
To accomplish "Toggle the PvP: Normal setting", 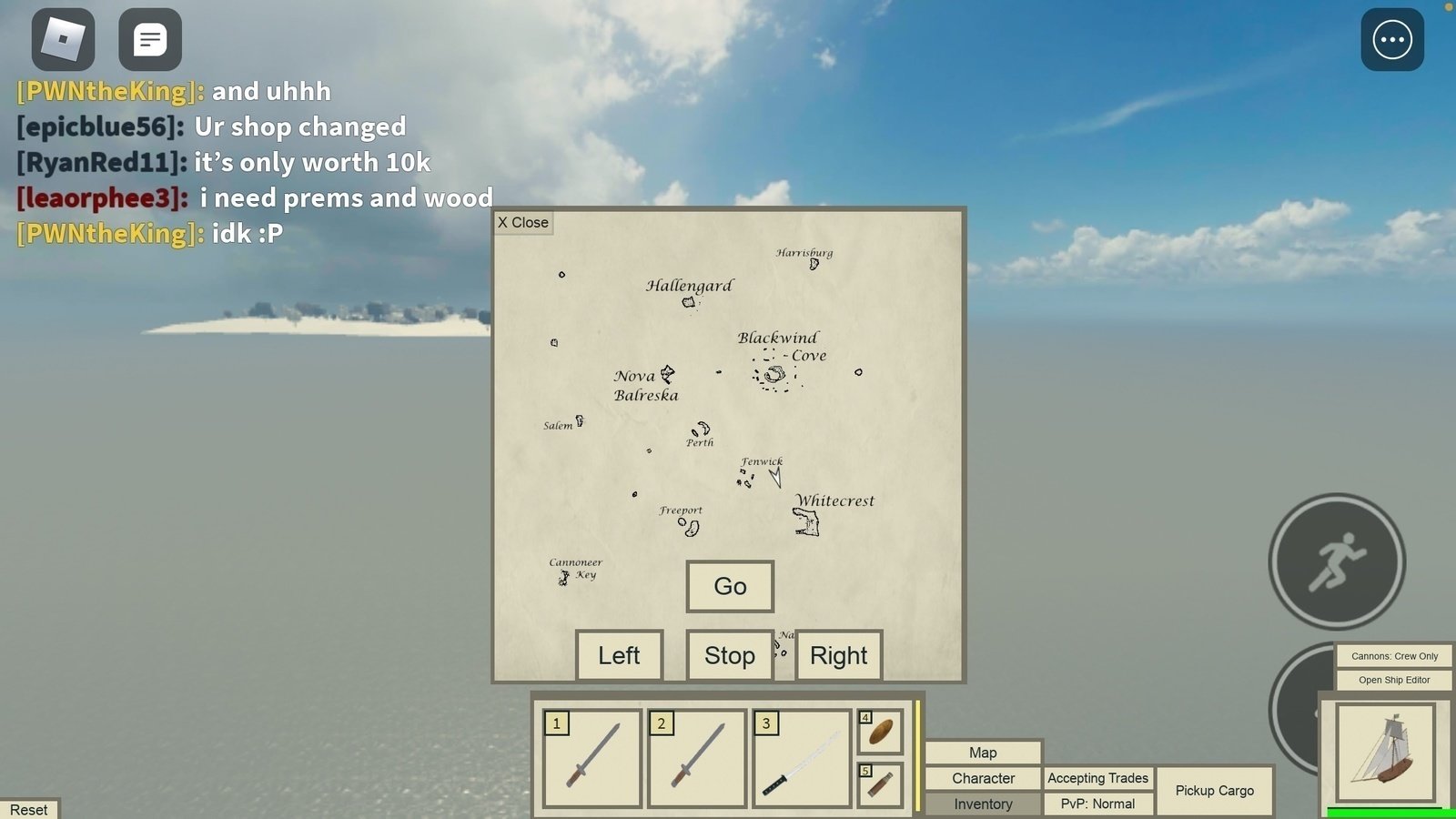I will pos(1097,804).
